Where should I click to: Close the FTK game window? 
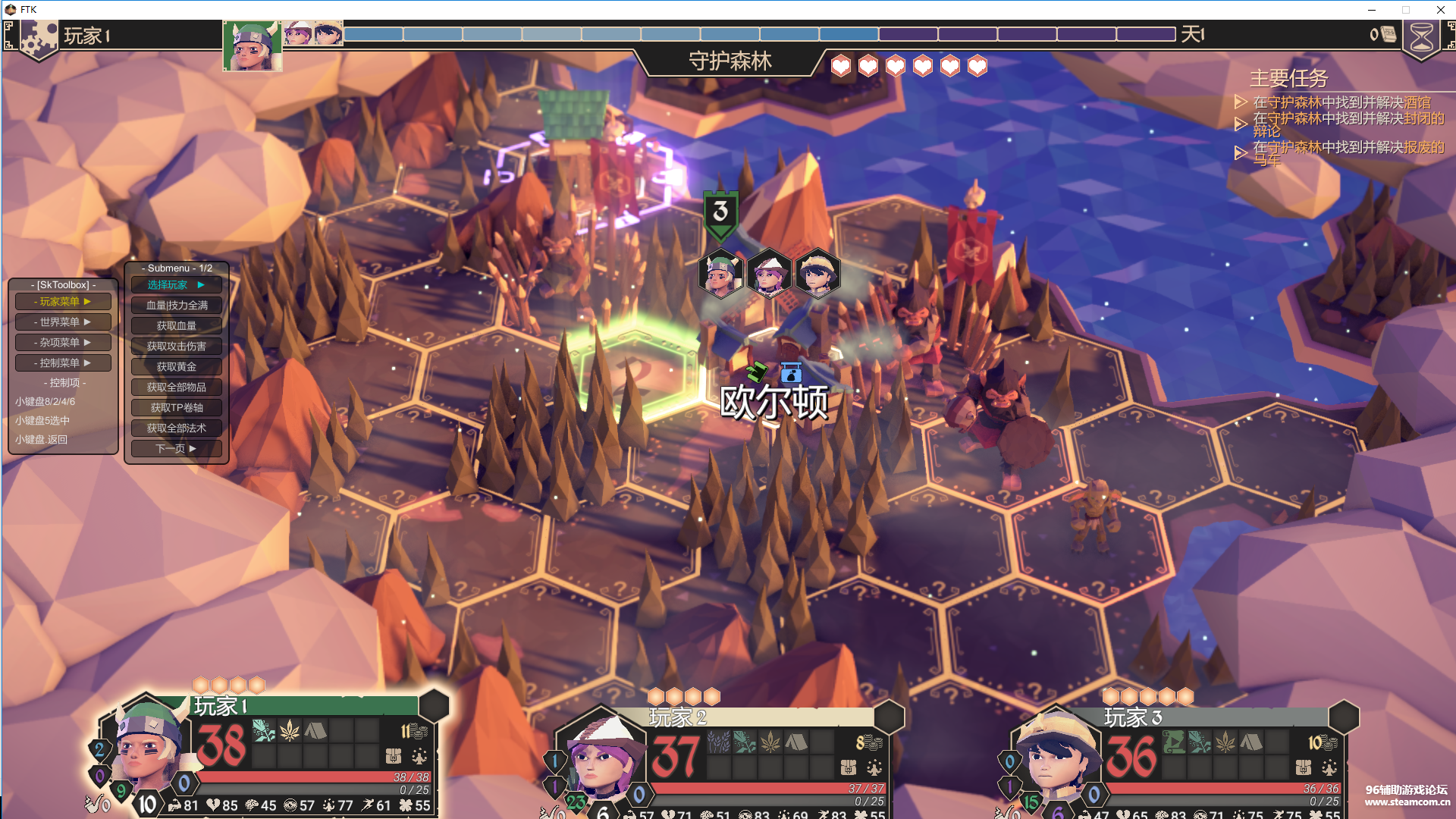(x=1440, y=10)
